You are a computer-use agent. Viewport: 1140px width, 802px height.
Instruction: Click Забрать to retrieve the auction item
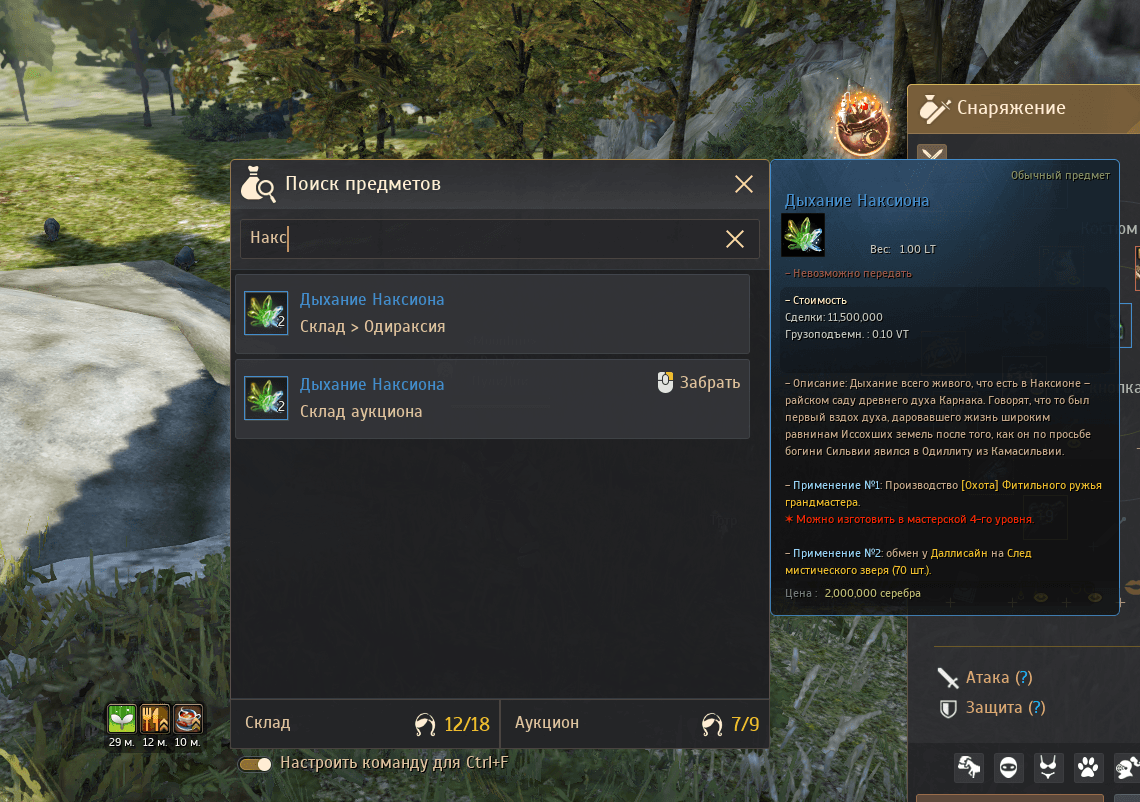(x=699, y=382)
